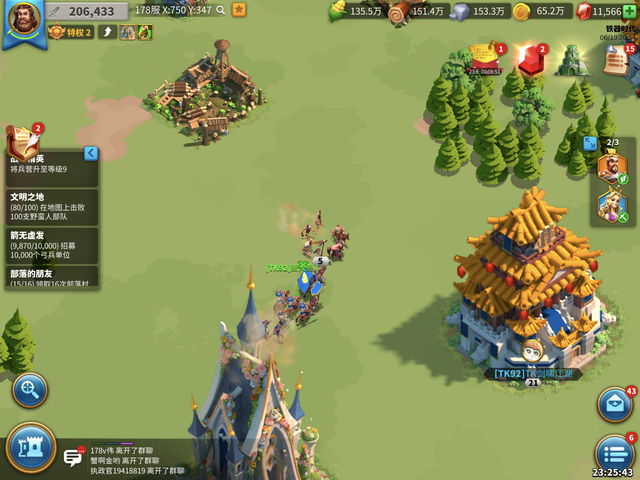The image size is (640, 480).
Task: Open the mail envelope button
Action: pyautogui.click(x=614, y=404)
